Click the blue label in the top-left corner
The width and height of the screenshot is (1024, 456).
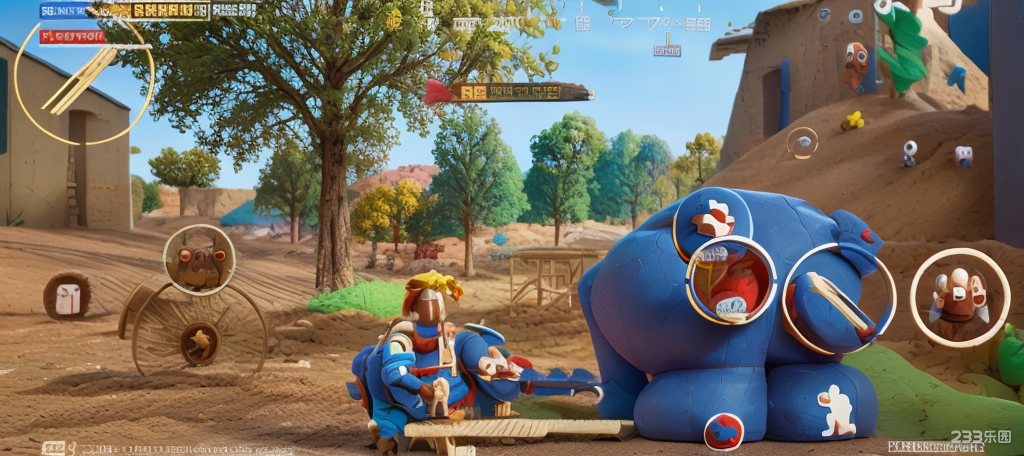click(x=66, y=11)
